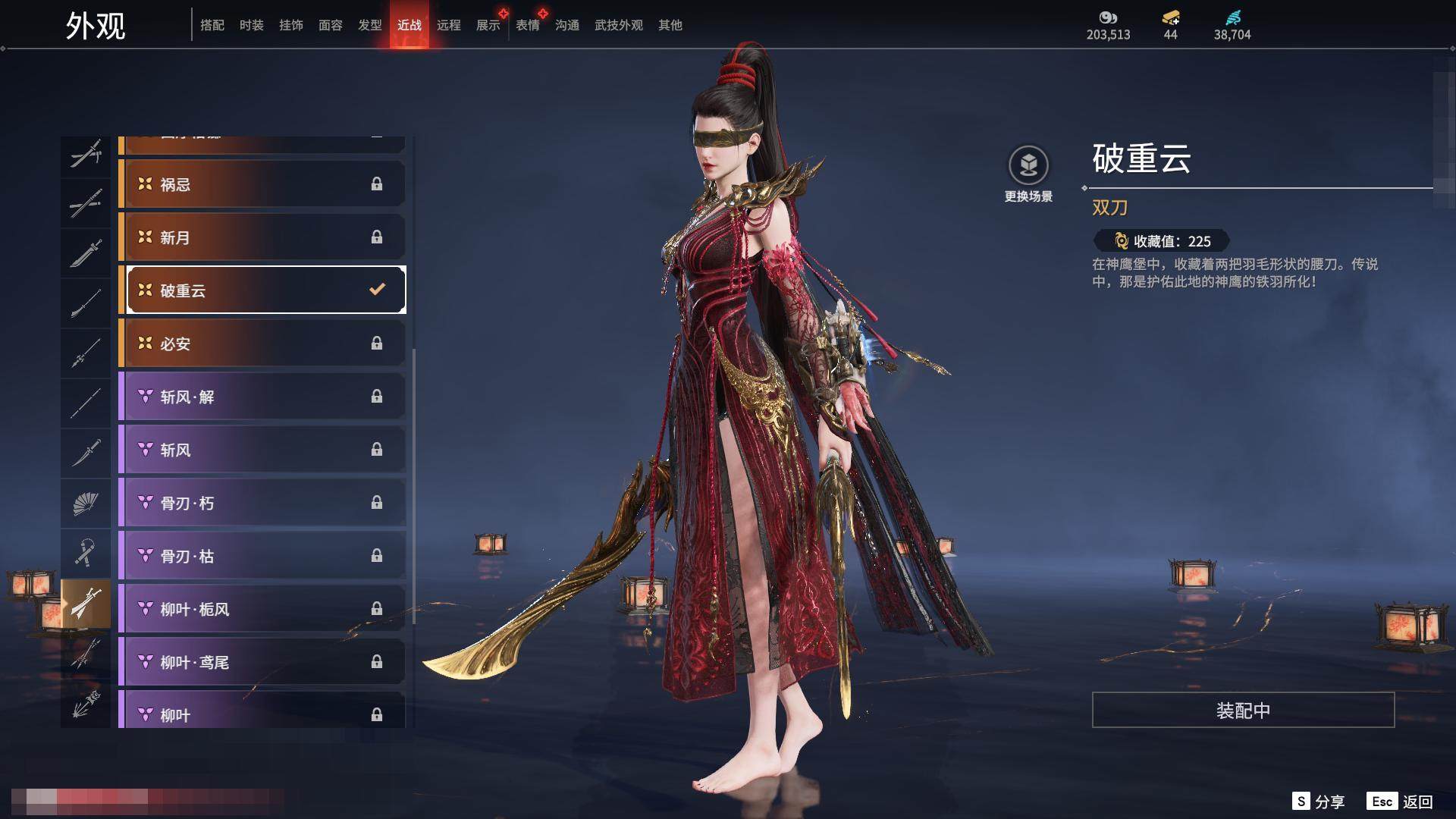Select the 斩风·解 skin entry
The image size is (1456, 819).
[262, 397]
